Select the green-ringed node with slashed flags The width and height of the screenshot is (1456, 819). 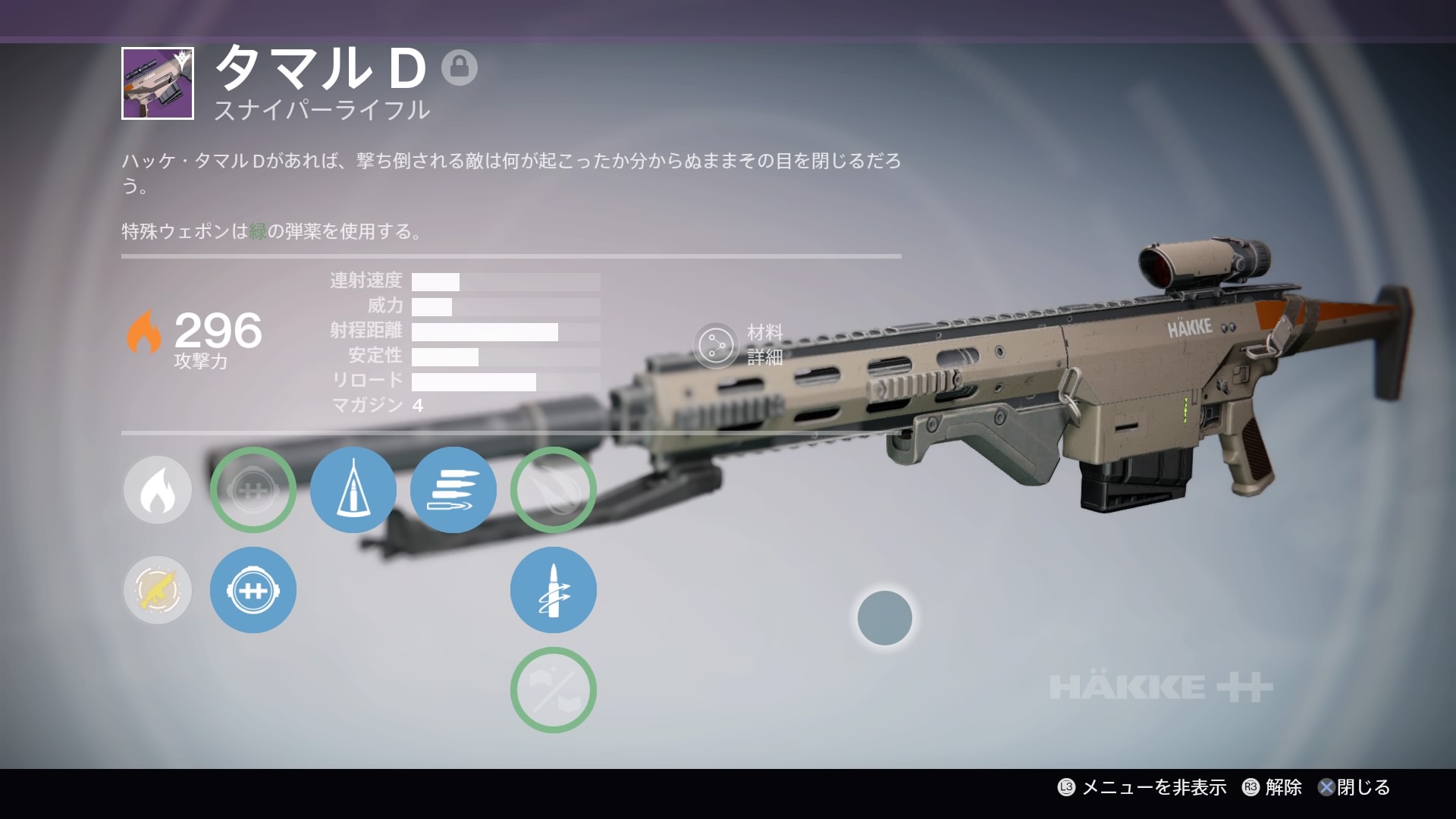[x=554, y=690]
